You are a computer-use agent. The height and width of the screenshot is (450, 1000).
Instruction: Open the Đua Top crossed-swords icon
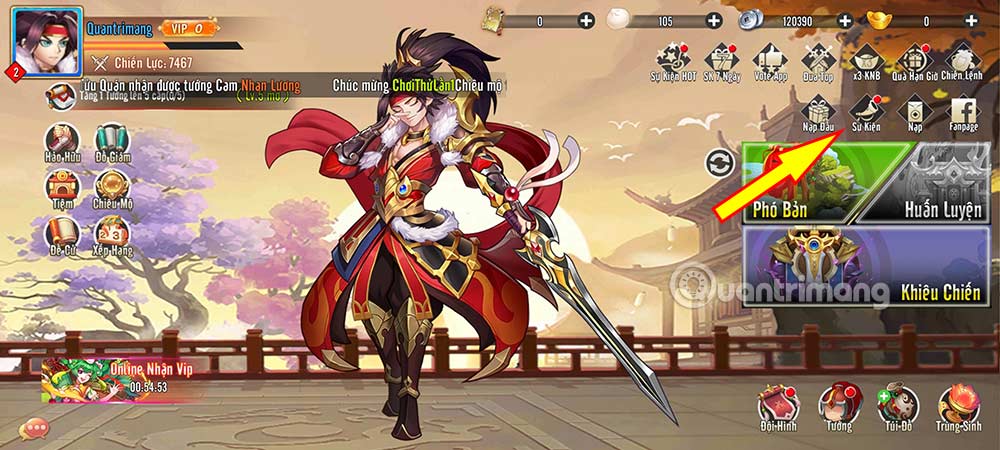coord(818,60)
